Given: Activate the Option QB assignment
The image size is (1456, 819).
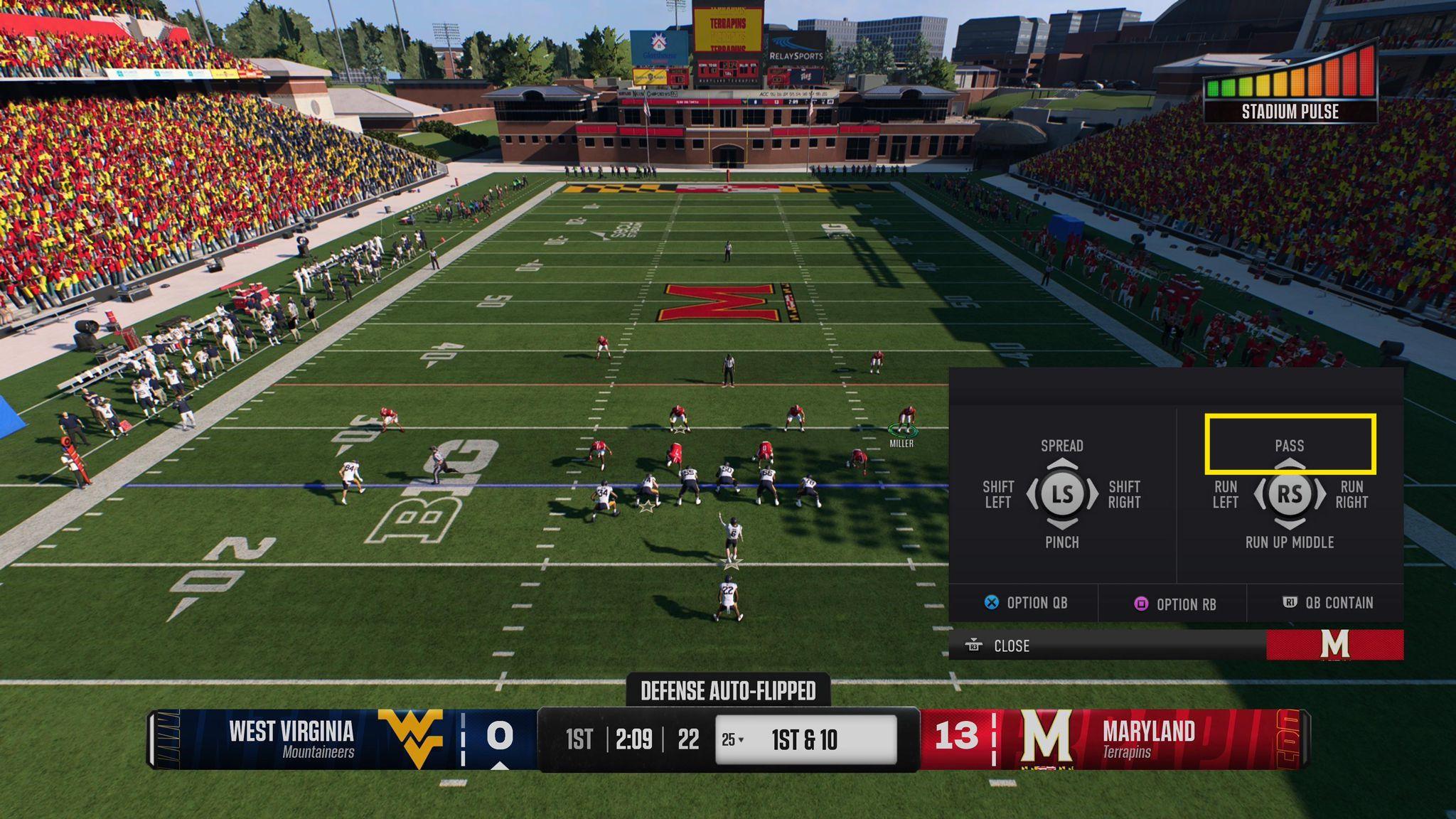Looking at the screenshot, I should (1025, 603).
